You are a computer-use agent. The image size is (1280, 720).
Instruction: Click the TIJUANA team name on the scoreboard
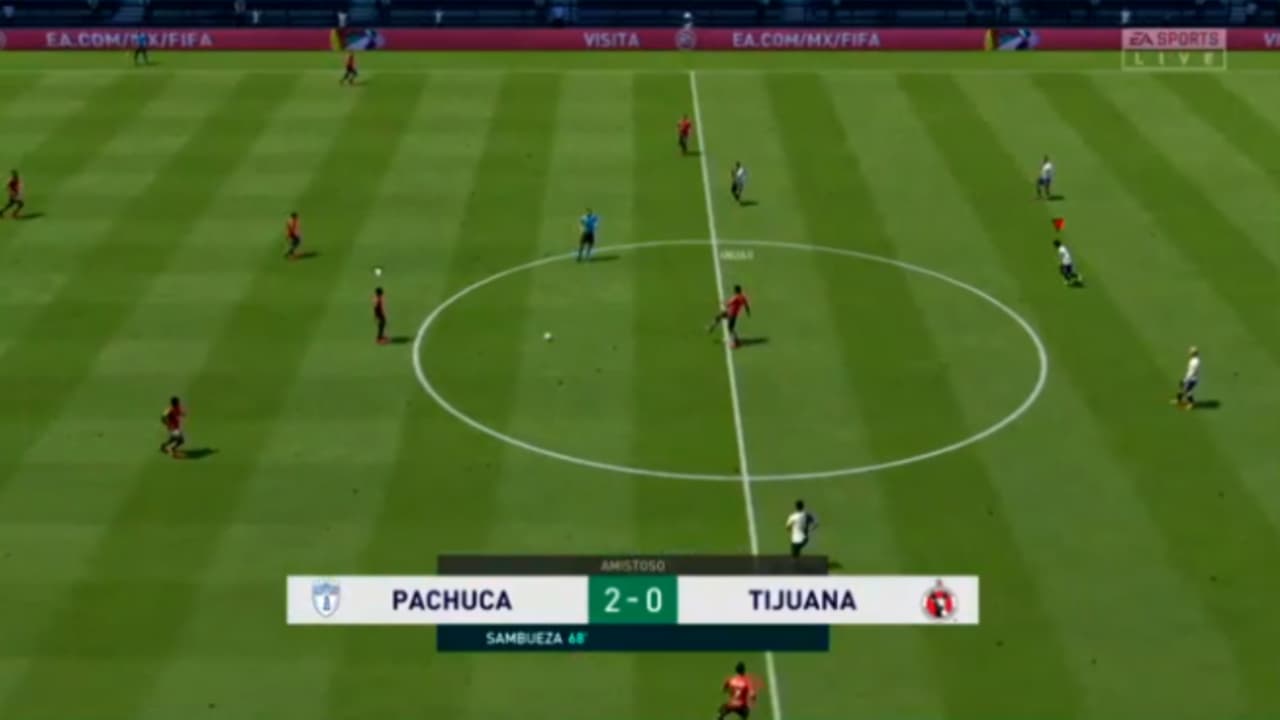click(802, 600)
